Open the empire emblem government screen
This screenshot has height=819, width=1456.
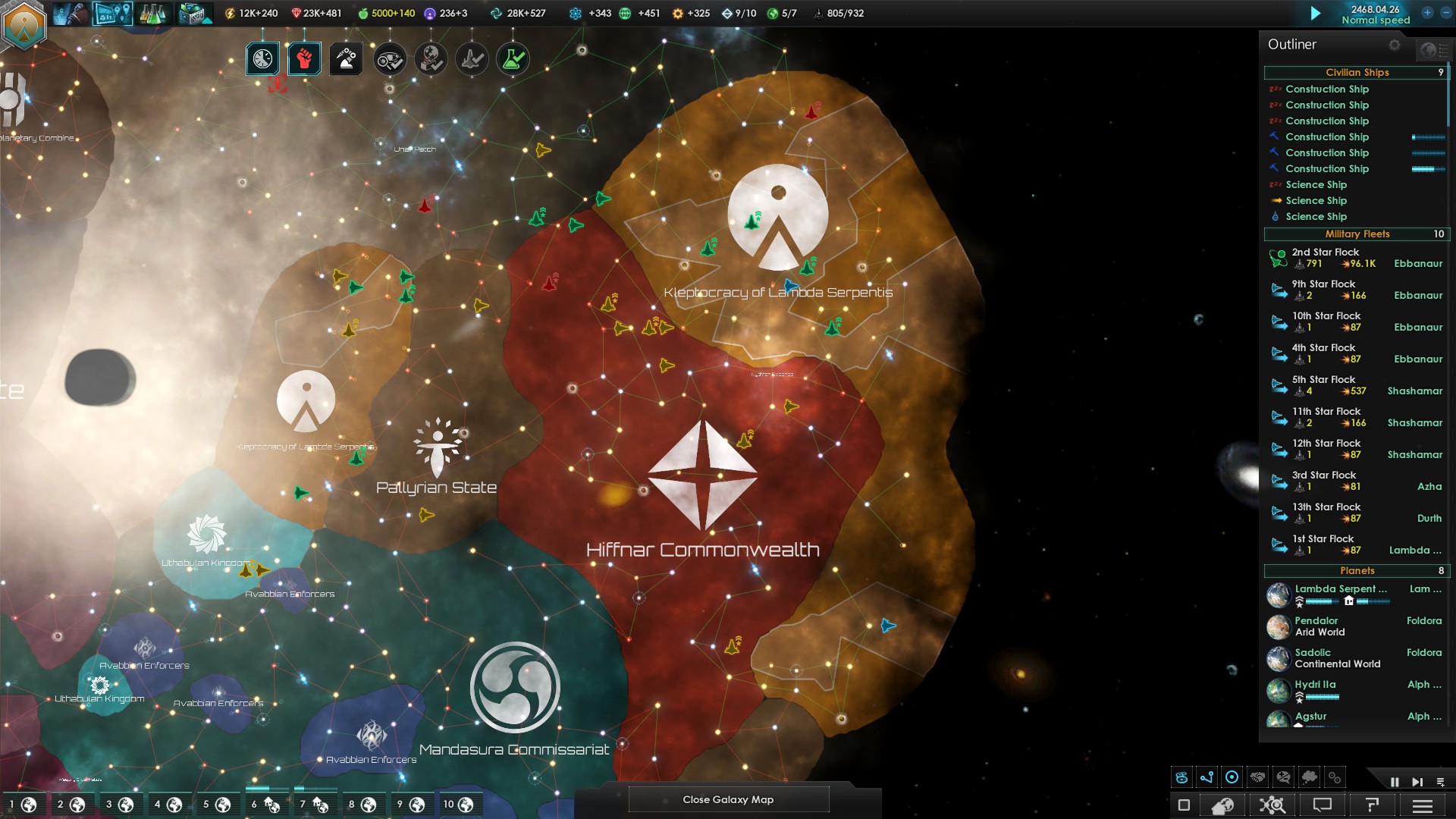24,24
